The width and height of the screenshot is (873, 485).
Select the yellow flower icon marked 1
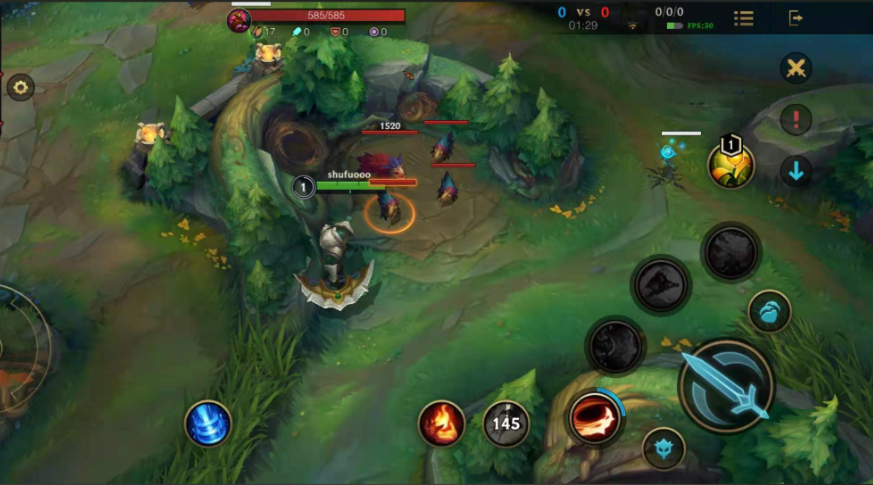pyautogui.click(x=730, y=165)
